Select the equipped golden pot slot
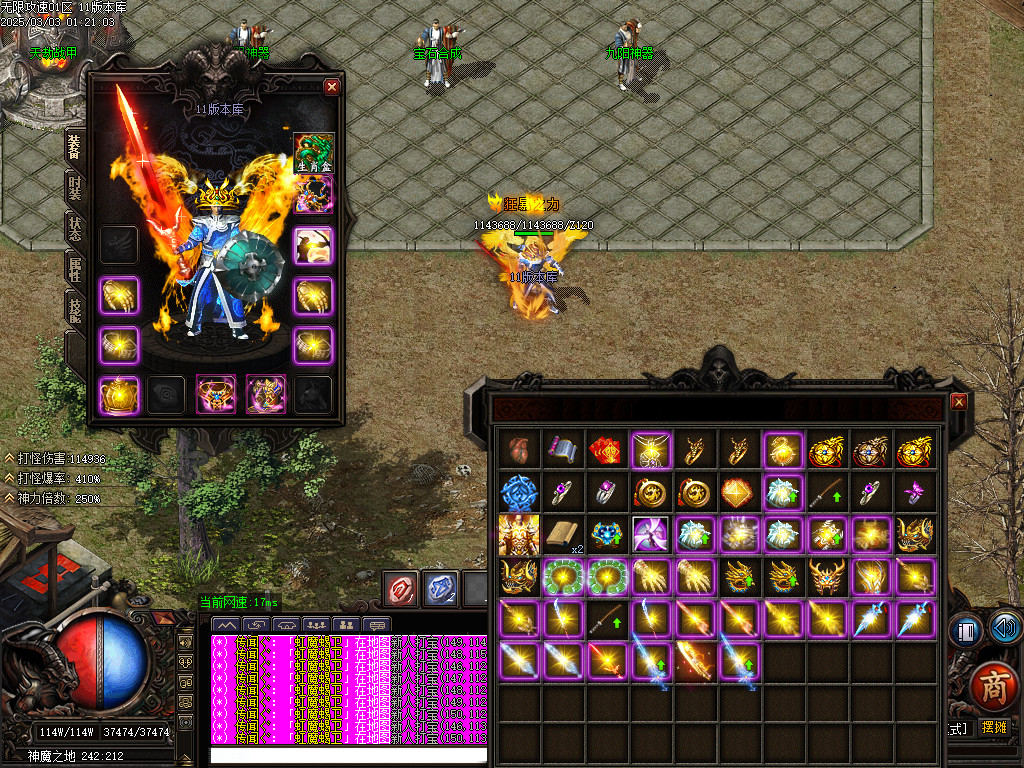1024x768 pixels. click(118, 395)
